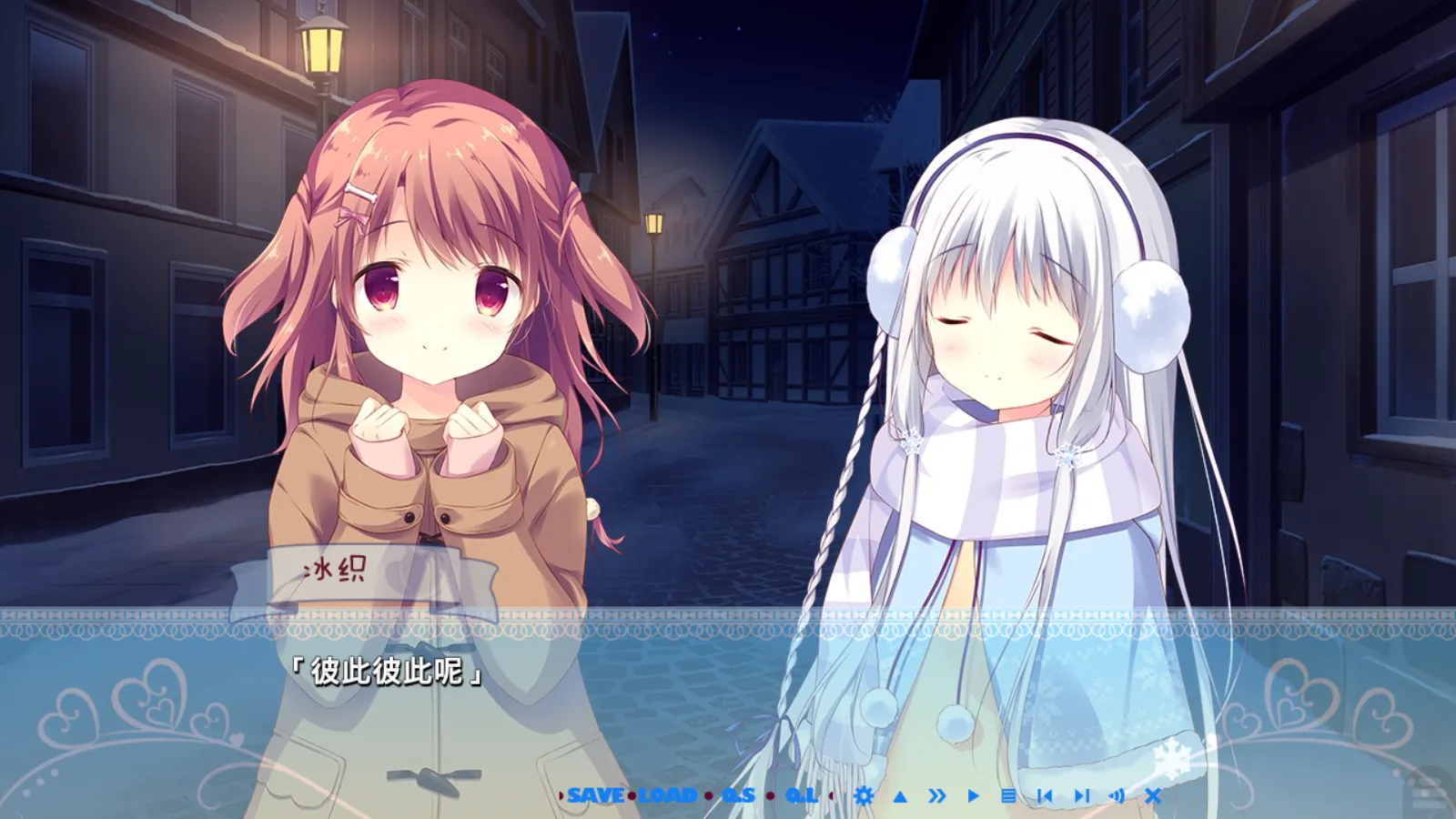Screen dimensions: 1456x819
Task: Open the message log via the list icon
Action: tap(1009, 795)
